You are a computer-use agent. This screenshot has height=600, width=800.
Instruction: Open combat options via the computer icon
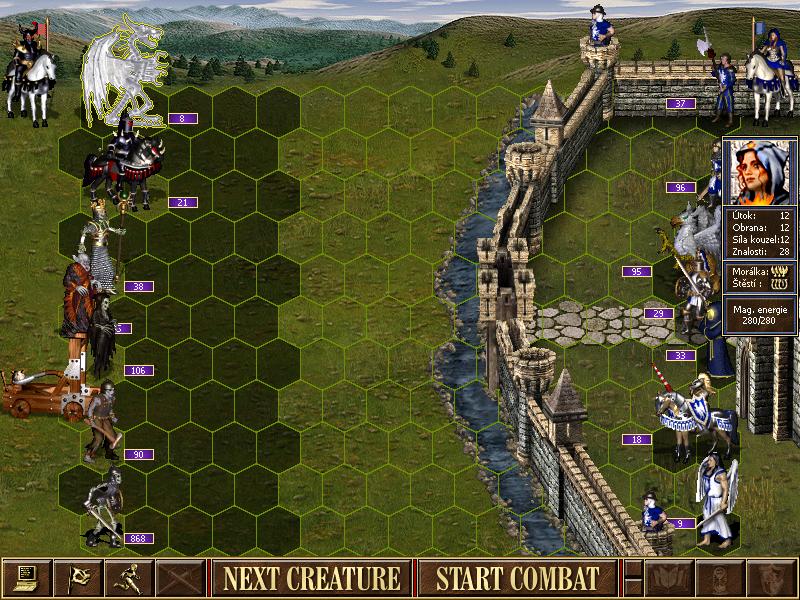click(27, 578)
